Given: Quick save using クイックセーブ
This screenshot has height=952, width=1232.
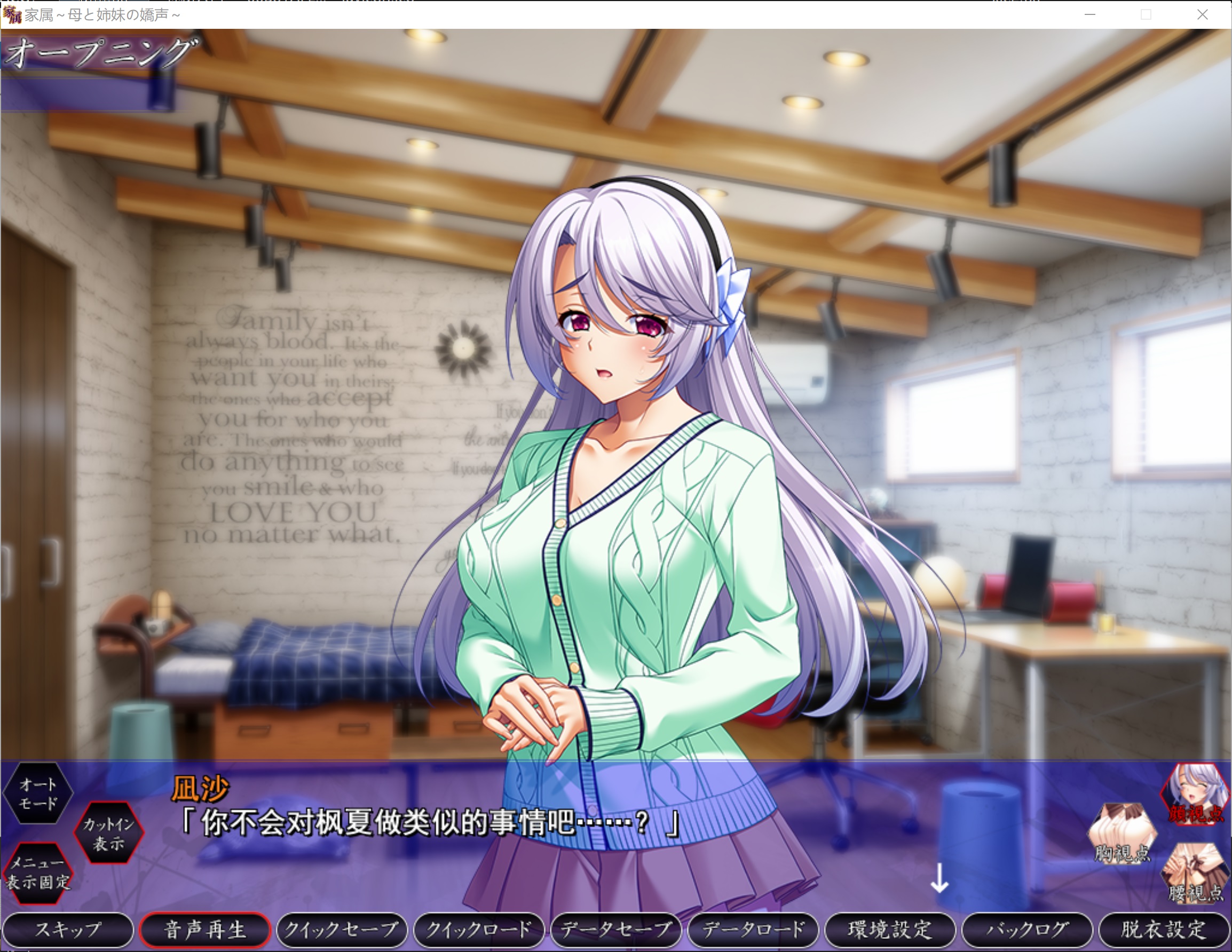Looking at the screenshot, I should point(342,929).
